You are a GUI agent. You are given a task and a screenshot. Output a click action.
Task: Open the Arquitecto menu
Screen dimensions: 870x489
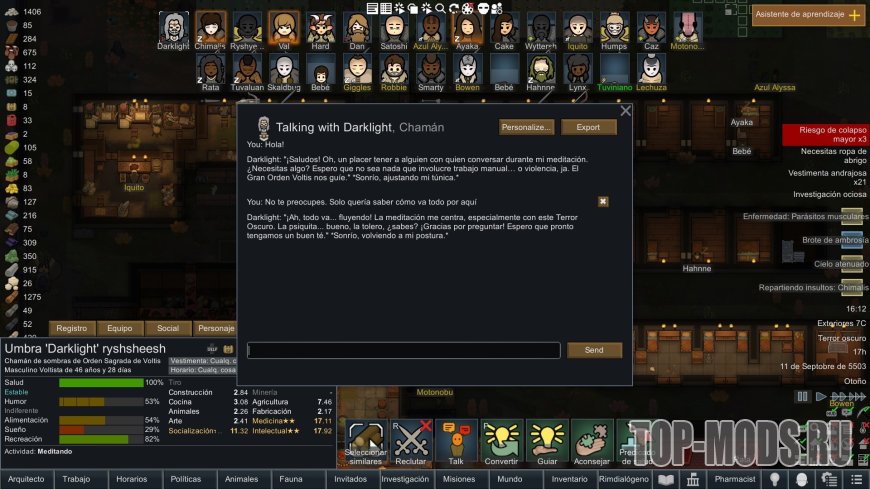pyautogui.click(x=26, y=479)
